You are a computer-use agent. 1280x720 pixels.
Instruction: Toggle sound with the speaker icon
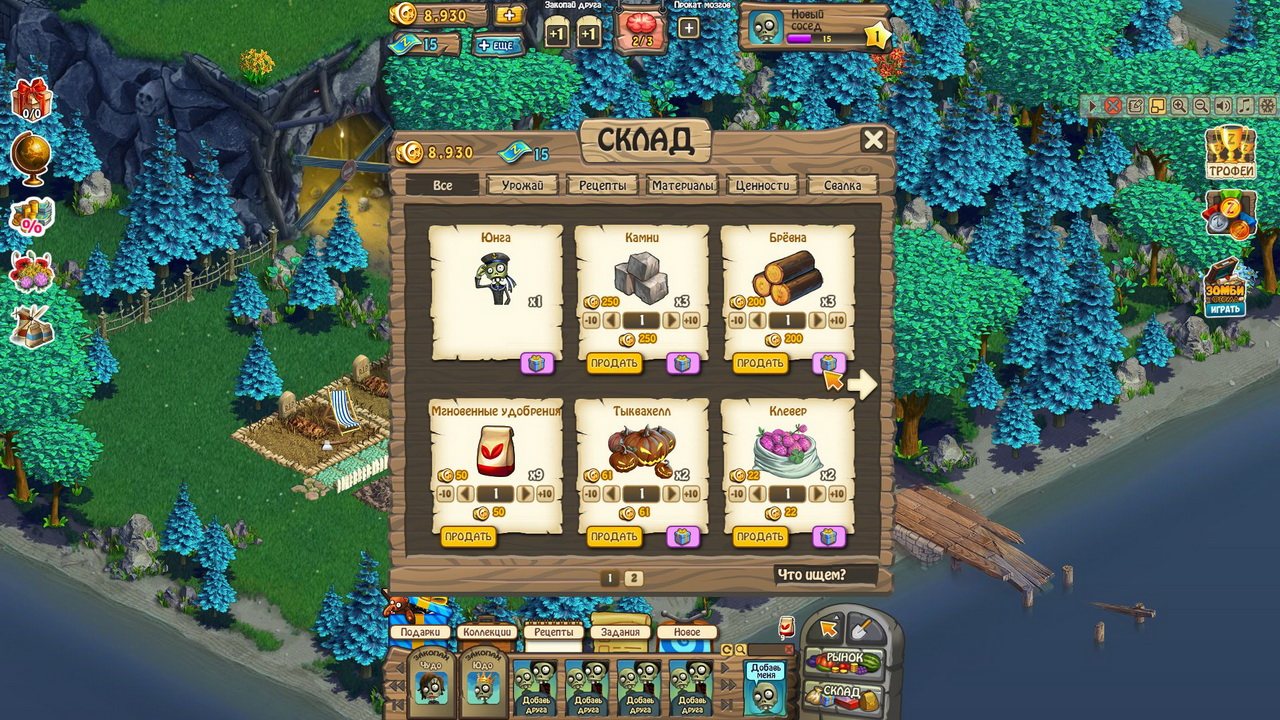(x=1223, y=105)
